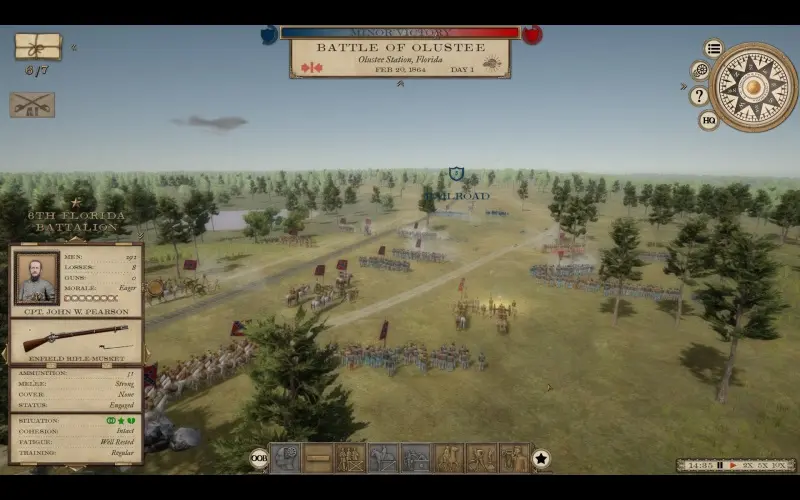
Task: Open the question mark help button
Action: pyautogui.click(x=699, y=96)
